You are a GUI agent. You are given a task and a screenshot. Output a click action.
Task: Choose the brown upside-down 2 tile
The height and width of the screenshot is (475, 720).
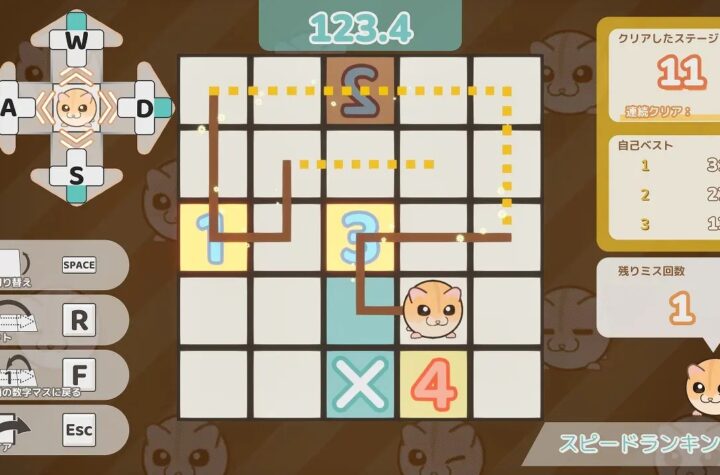tap(361, 91)
